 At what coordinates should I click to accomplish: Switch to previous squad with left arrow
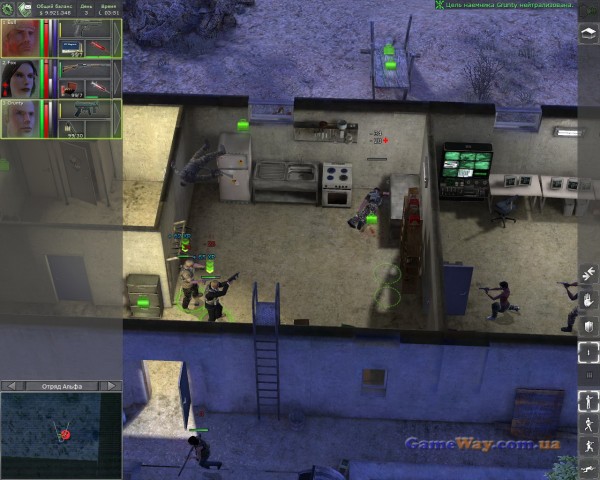[x=9, y=385]
